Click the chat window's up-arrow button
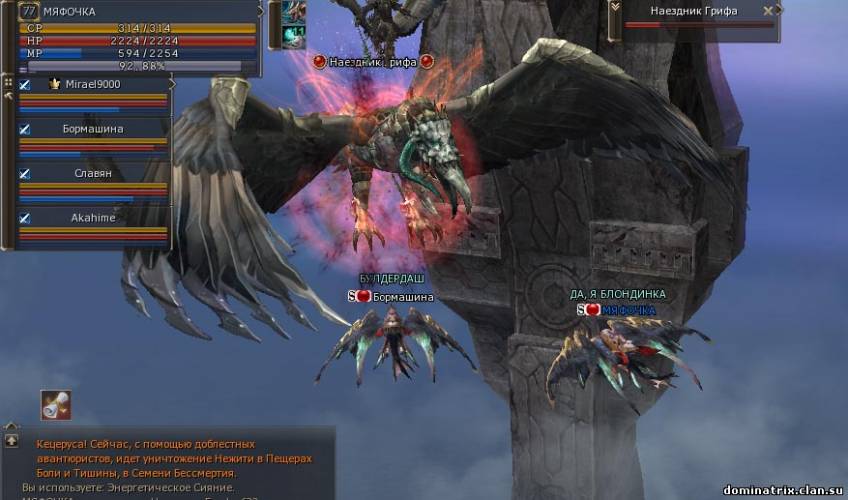The image size is (848, 500). [11, 440]
